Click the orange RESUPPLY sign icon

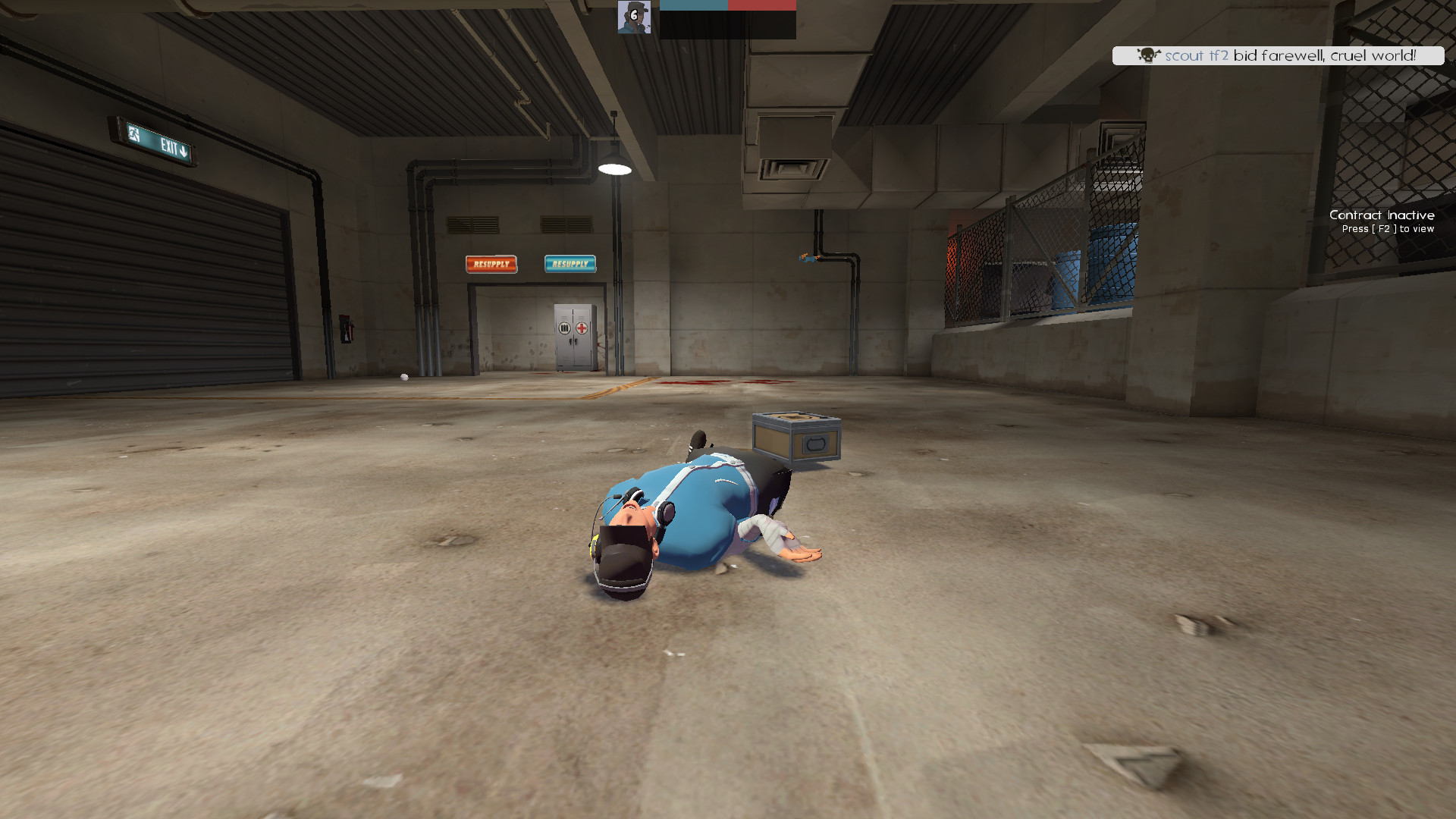[491, 263]
